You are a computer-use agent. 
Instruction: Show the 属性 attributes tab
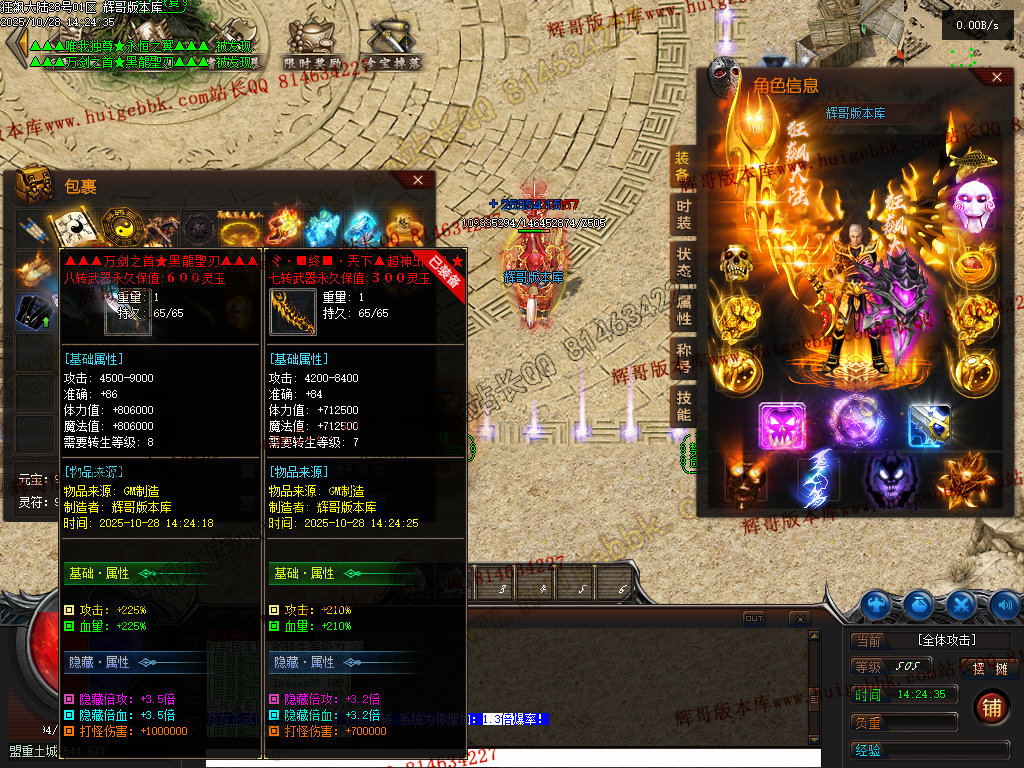click(x=683, y=308)
